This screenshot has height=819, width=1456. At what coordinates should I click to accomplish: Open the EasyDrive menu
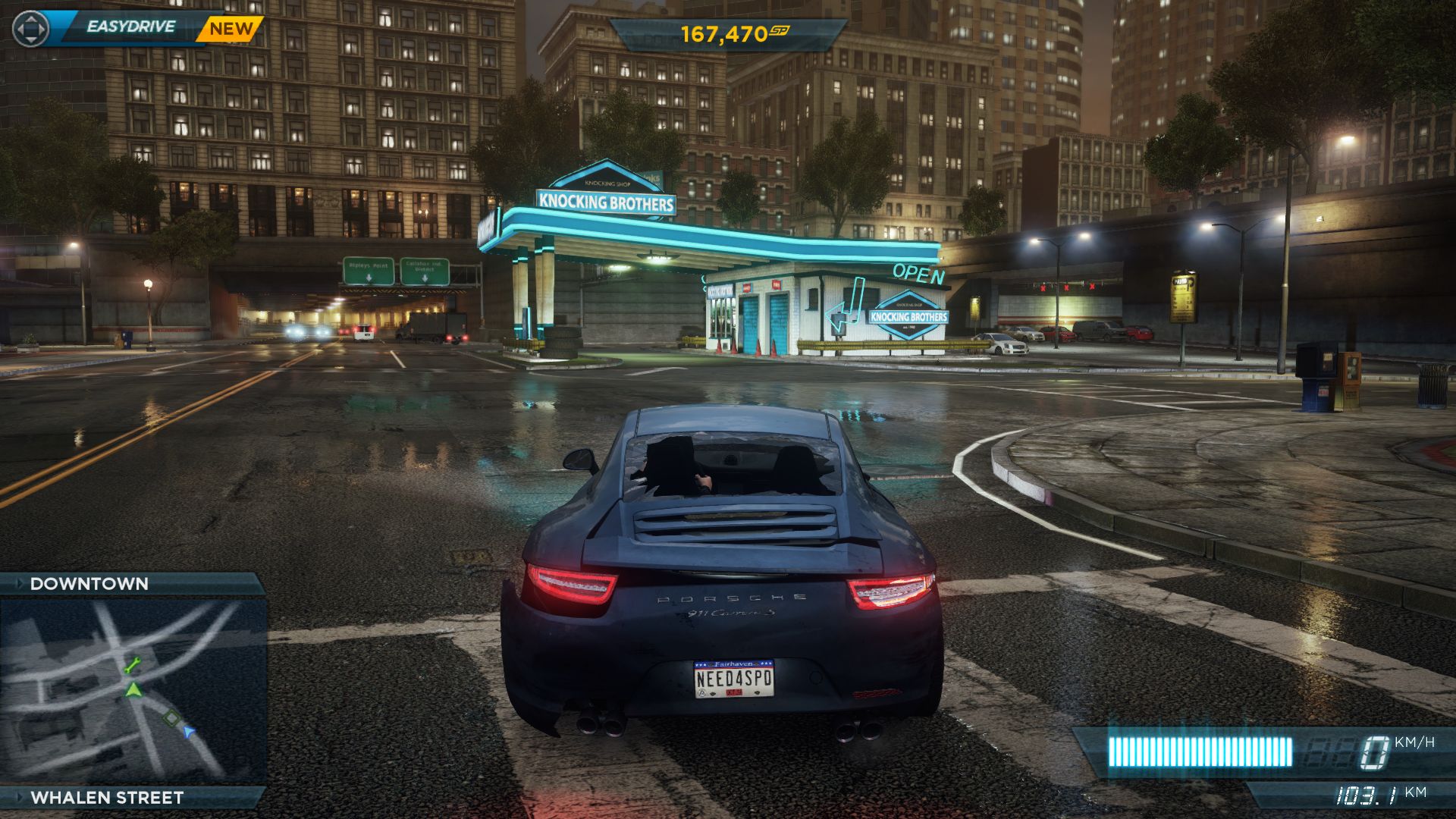click(130, 27)
